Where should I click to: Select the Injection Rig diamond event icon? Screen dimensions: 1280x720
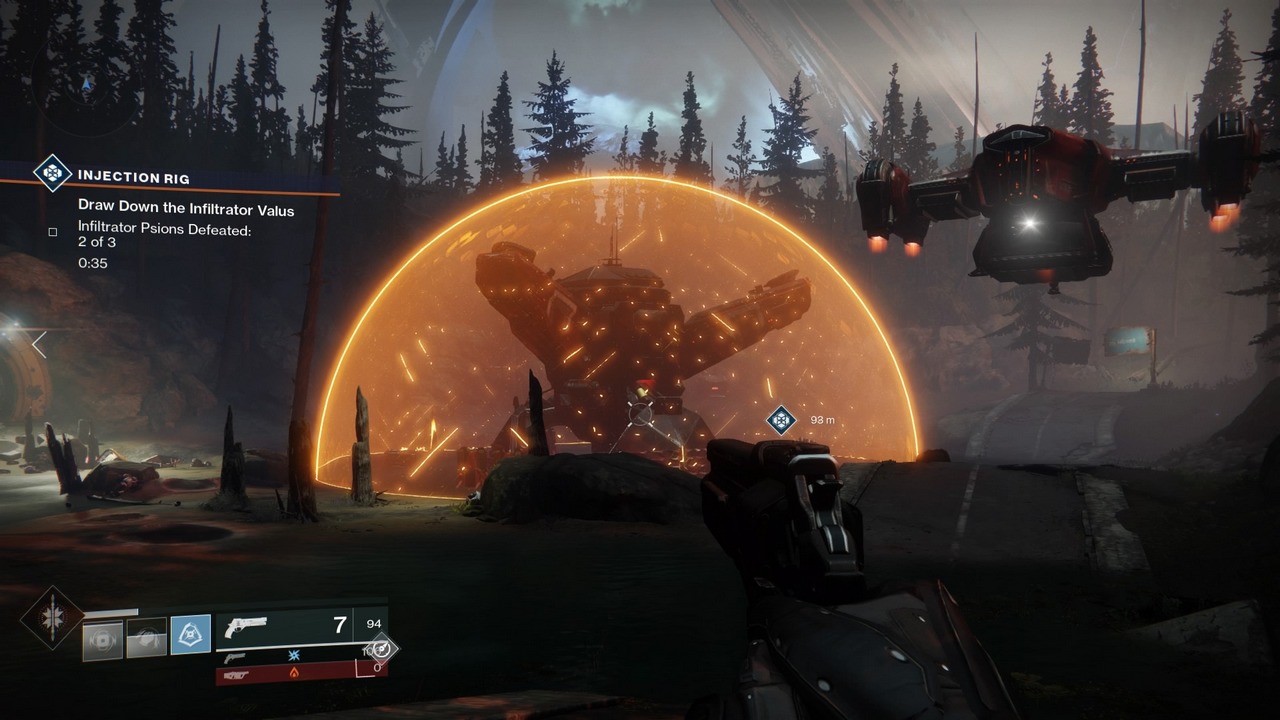click(x=51, y=172)
